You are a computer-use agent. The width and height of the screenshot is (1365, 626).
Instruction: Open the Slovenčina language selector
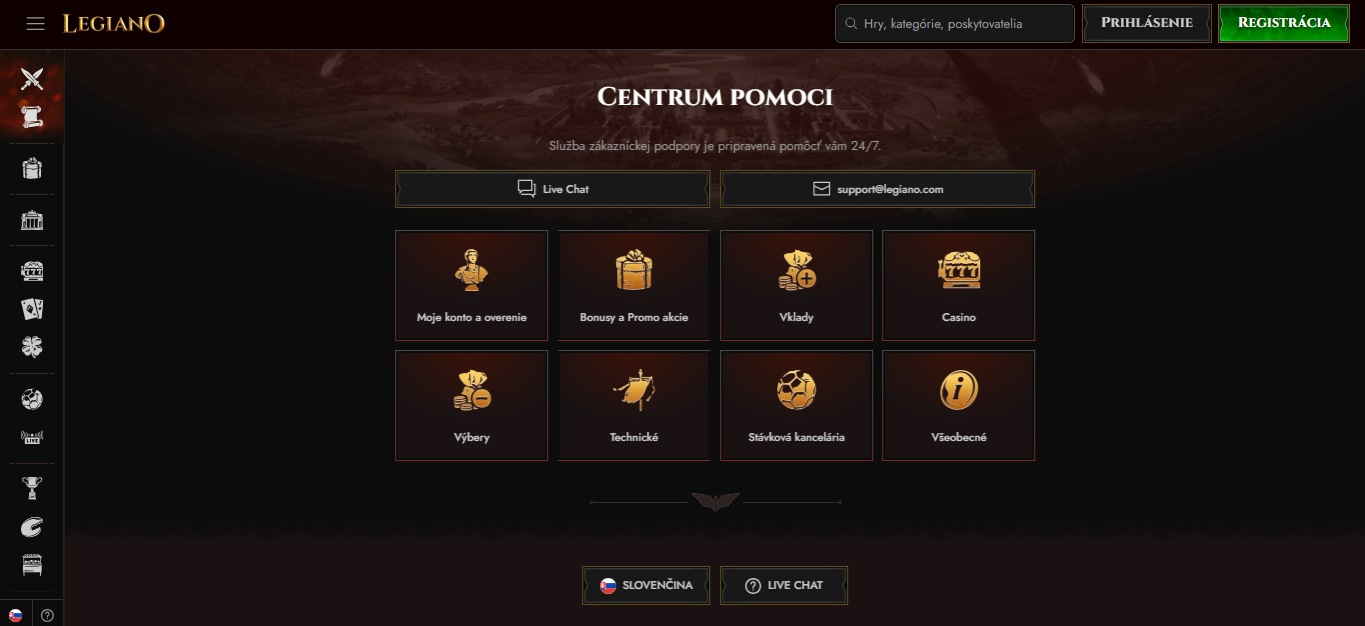[x=646, y=586]
